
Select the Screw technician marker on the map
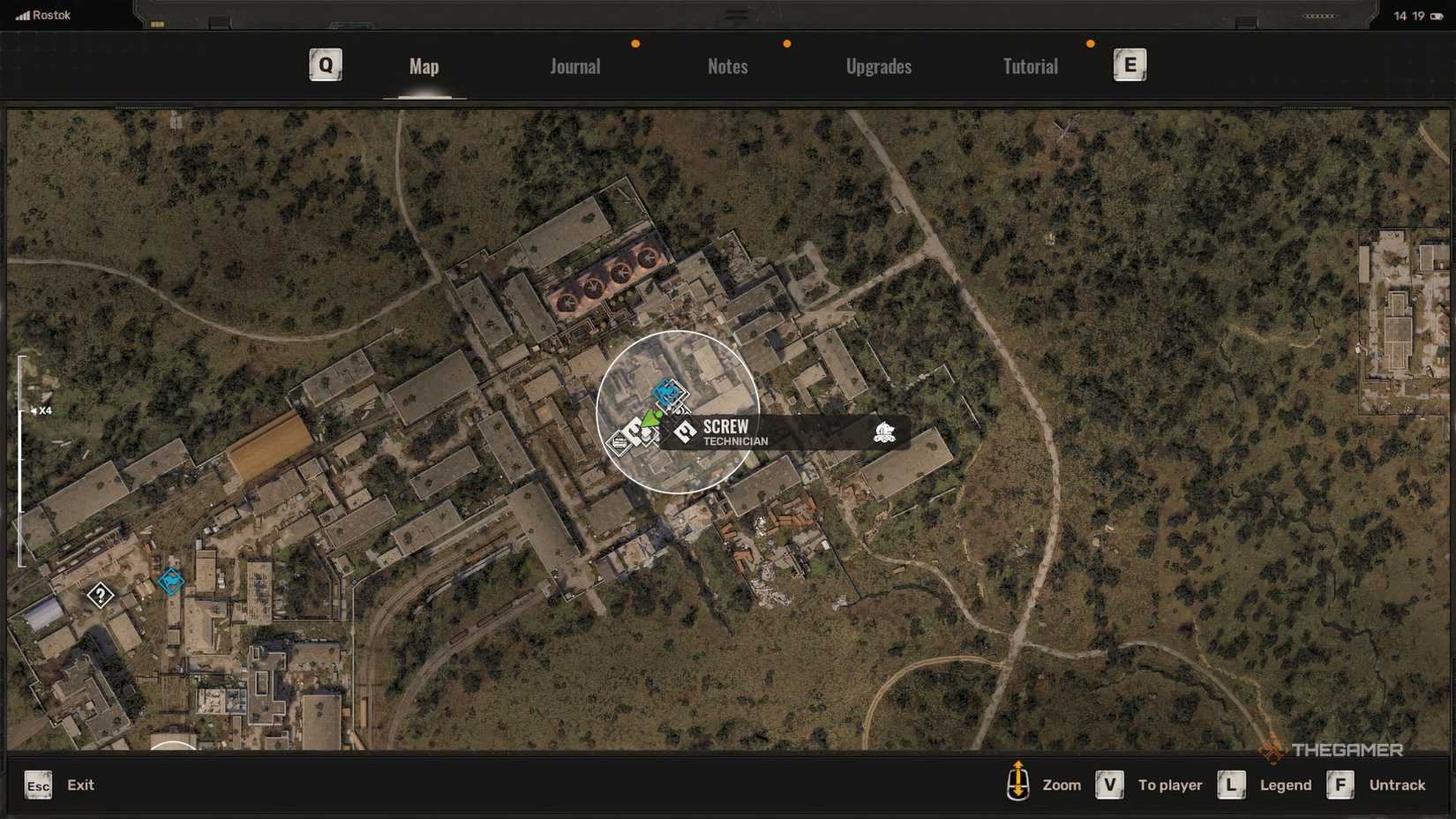[685, 430]
